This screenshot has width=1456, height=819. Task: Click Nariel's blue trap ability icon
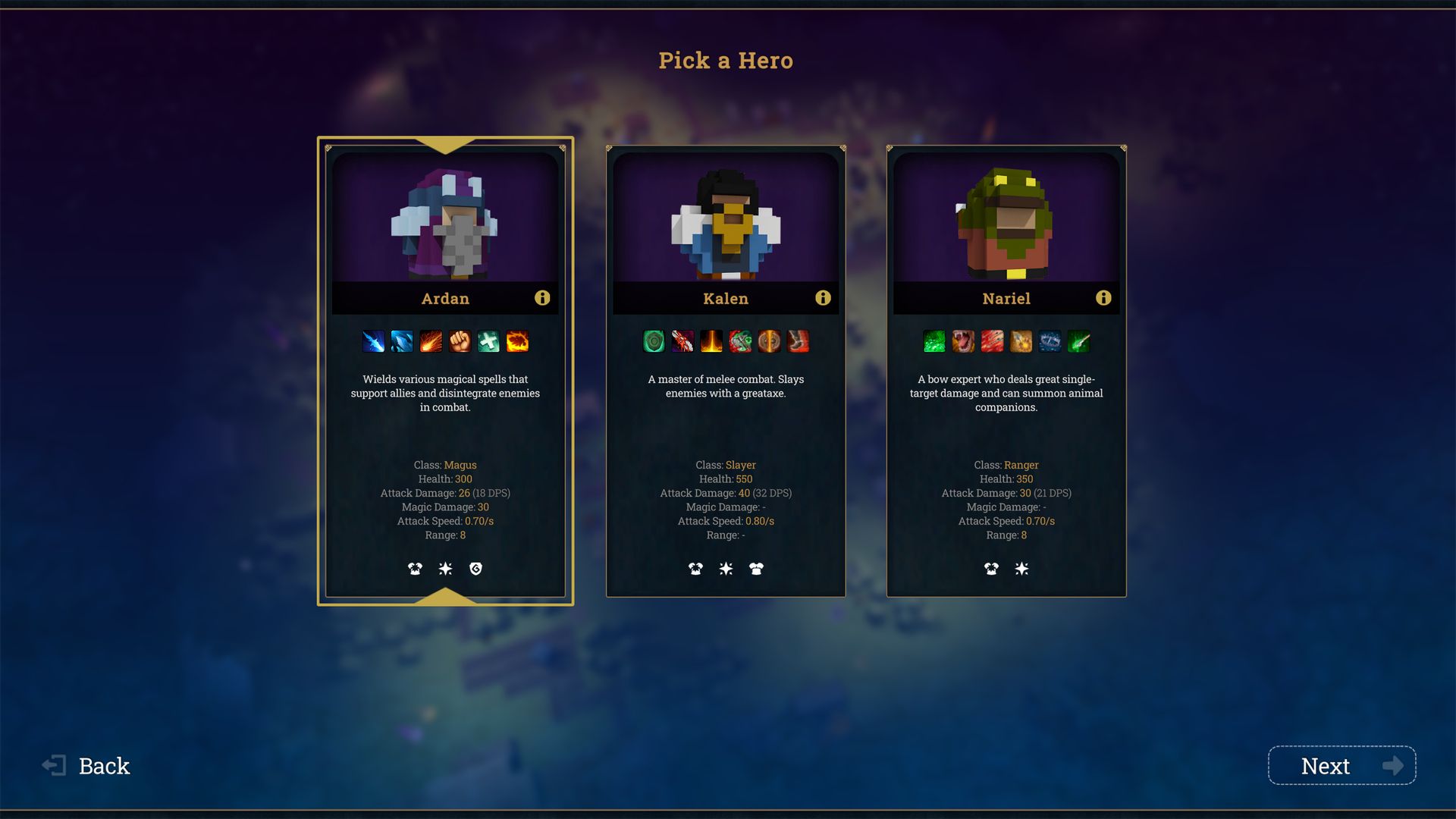[x=1050, y=342]
